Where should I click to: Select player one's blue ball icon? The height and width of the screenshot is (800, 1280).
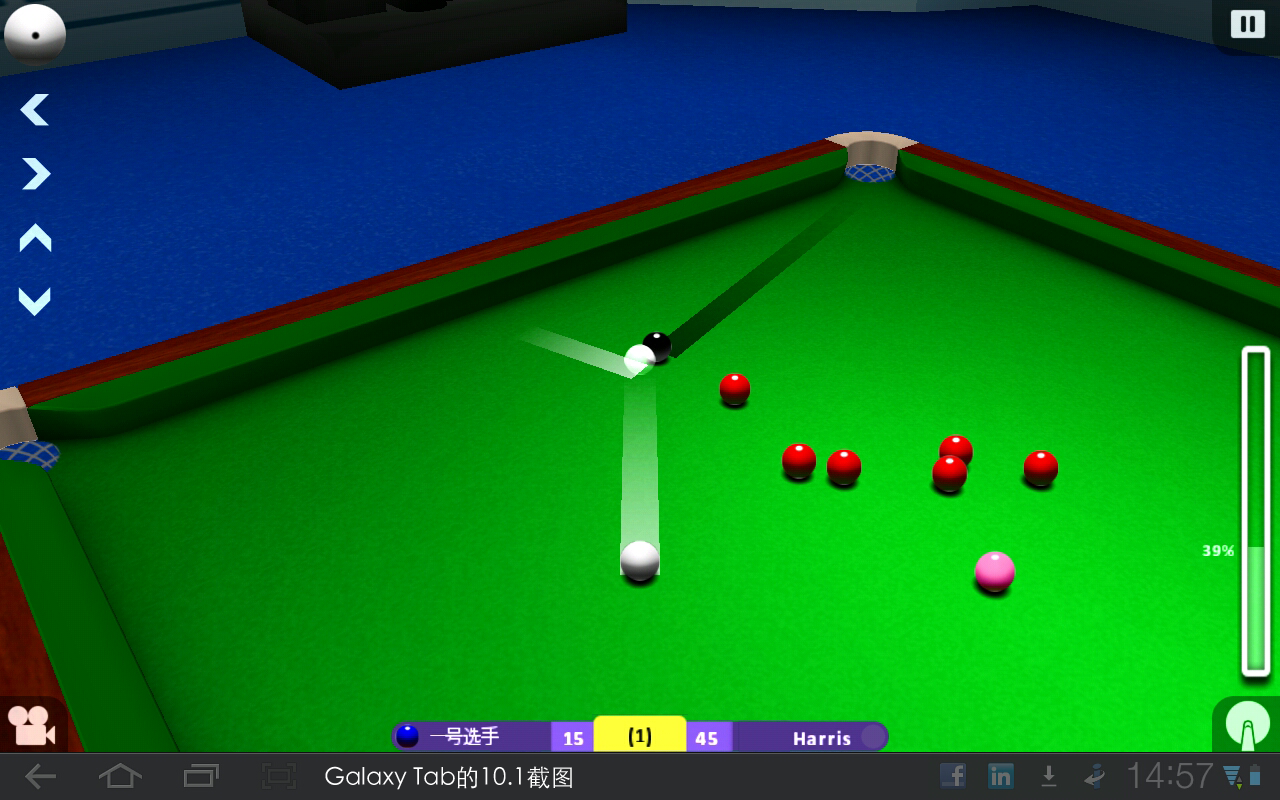[x=406, y=737]
